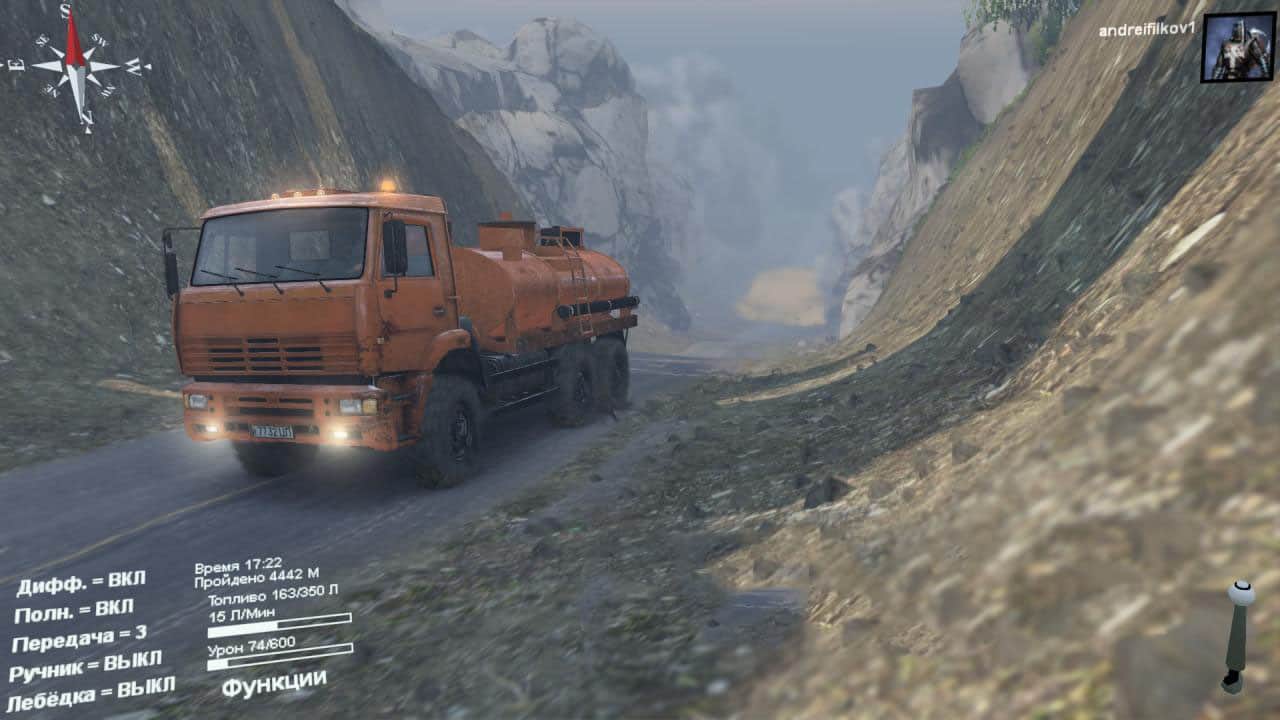Screen dimensions: 1280x720
Task: Click the gear shifter knob
Action: [1241, 593]
